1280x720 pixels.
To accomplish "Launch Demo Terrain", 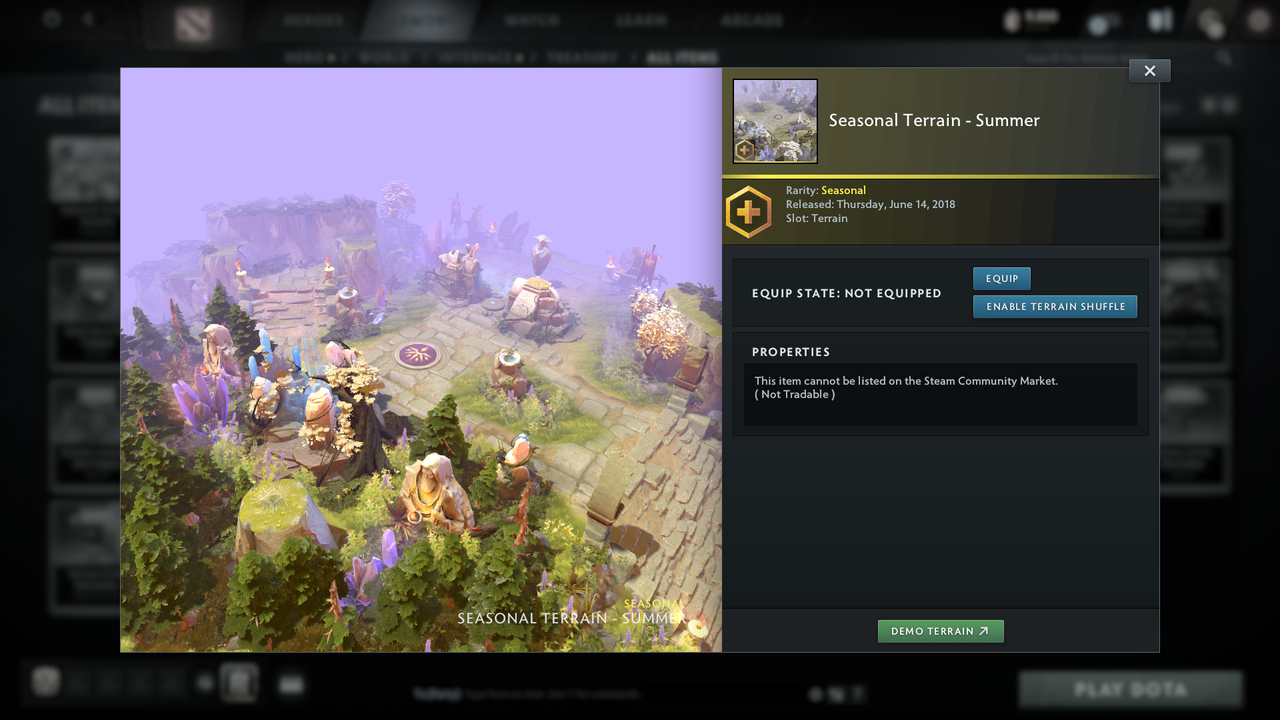I will 940,631.
